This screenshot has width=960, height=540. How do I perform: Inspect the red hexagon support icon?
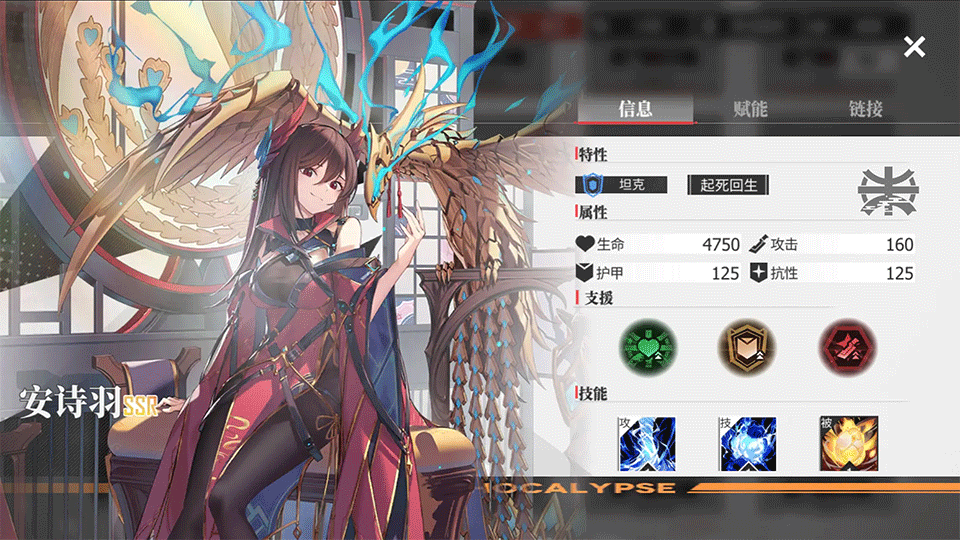click(847, 347)
